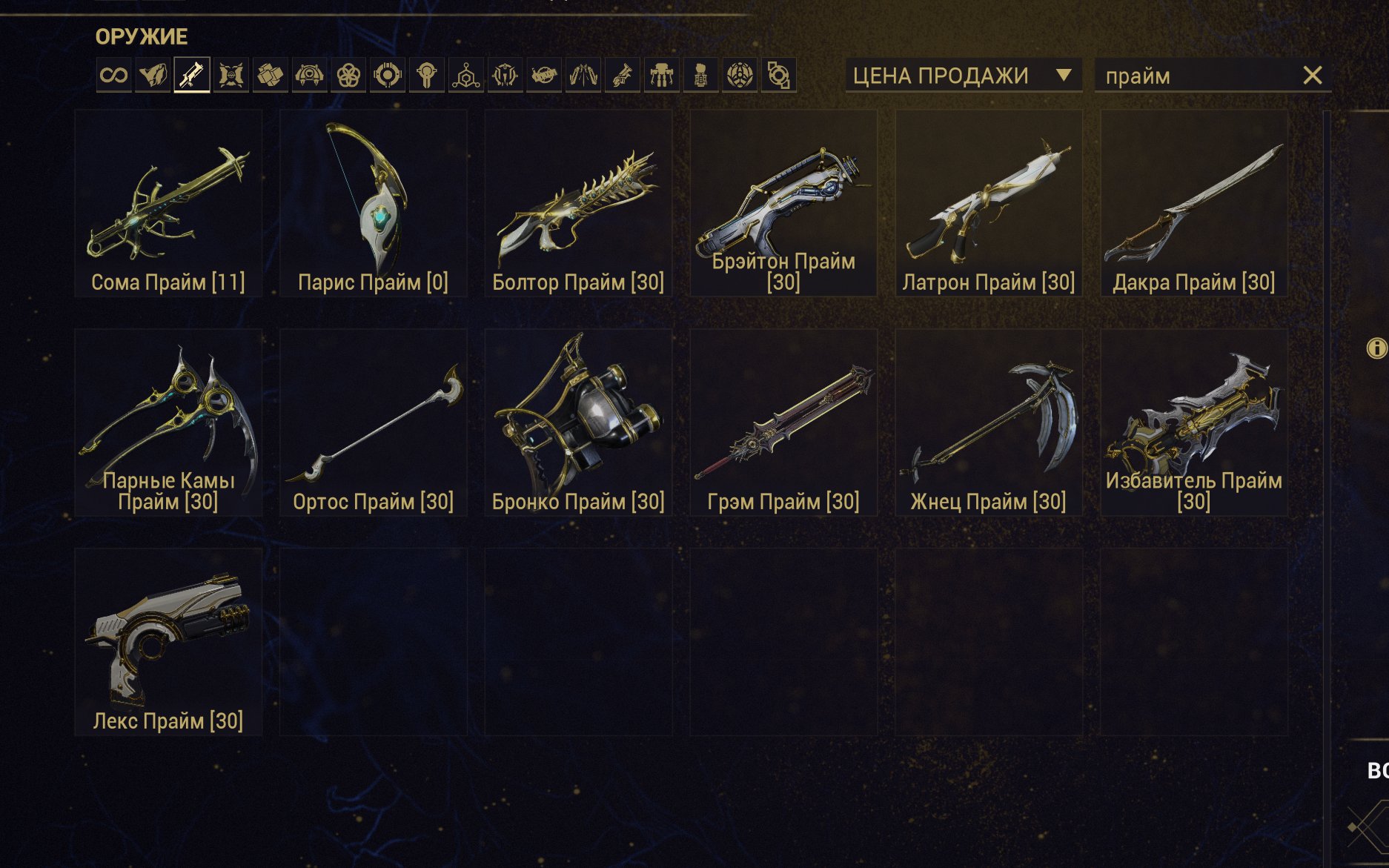Pick the Ортос Прайм polearm

[x=373, y=423]
